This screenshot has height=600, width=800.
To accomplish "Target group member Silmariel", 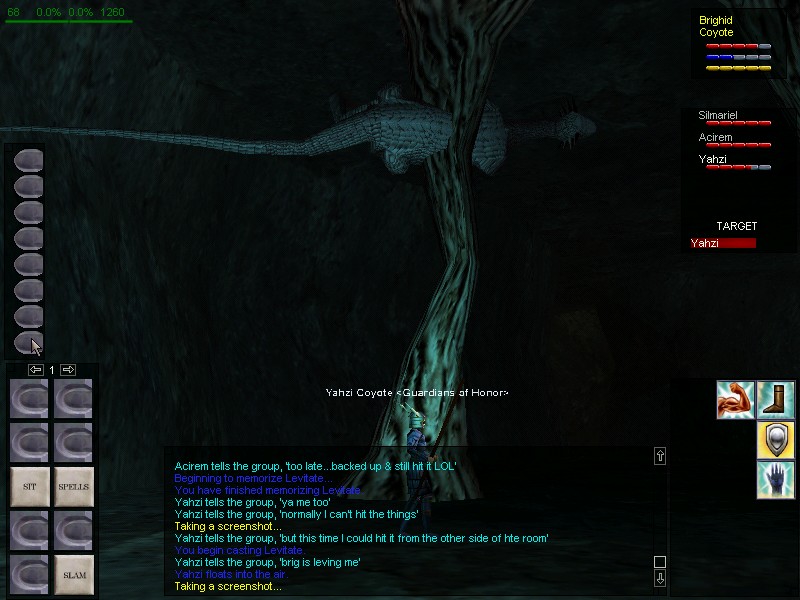I will (x=718, y=116).
